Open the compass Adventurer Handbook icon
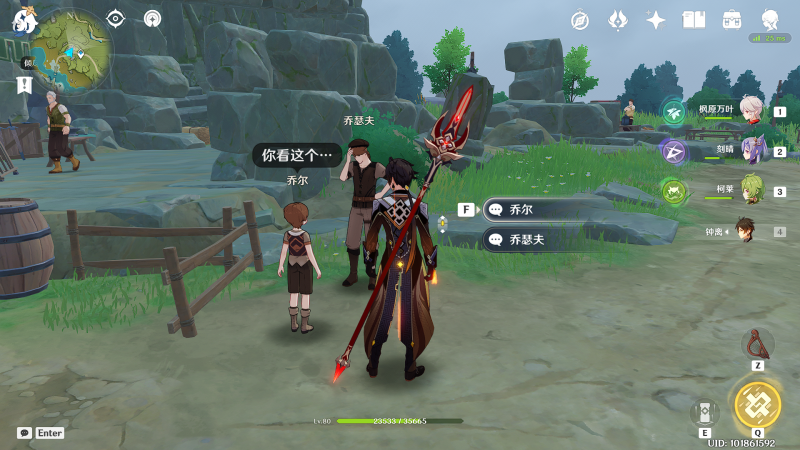800x450 pixels. 580,20
